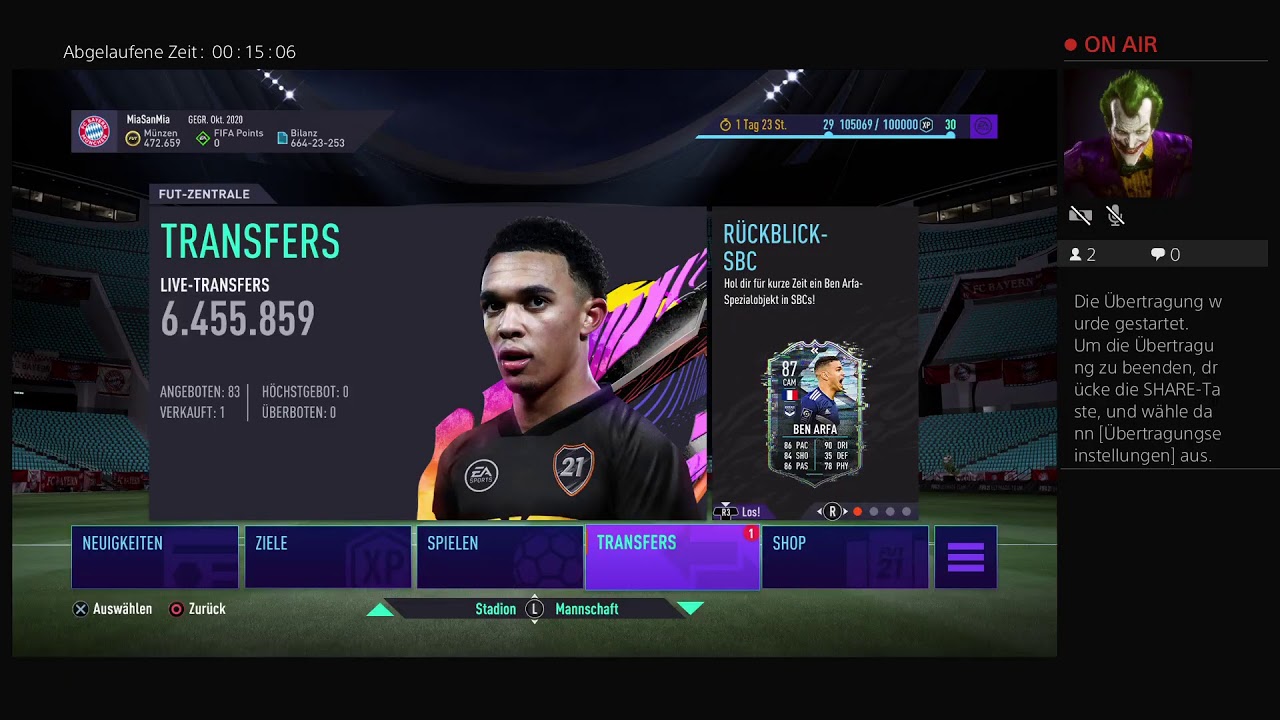Select the Ben Arfa 87 player card
1280x720 pixels.
coord(815,407)
